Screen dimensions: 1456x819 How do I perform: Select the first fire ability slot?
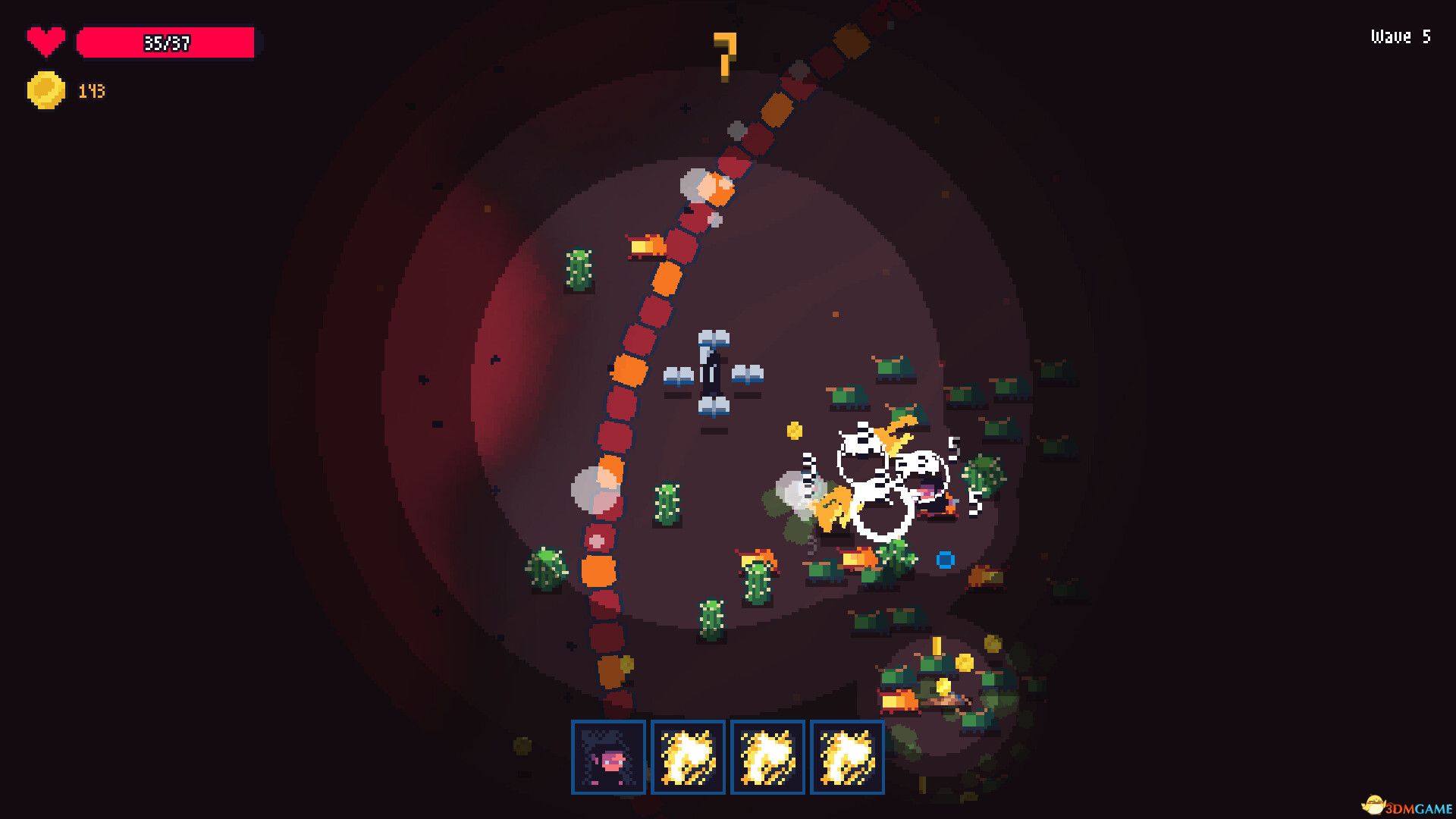[689, 758]
